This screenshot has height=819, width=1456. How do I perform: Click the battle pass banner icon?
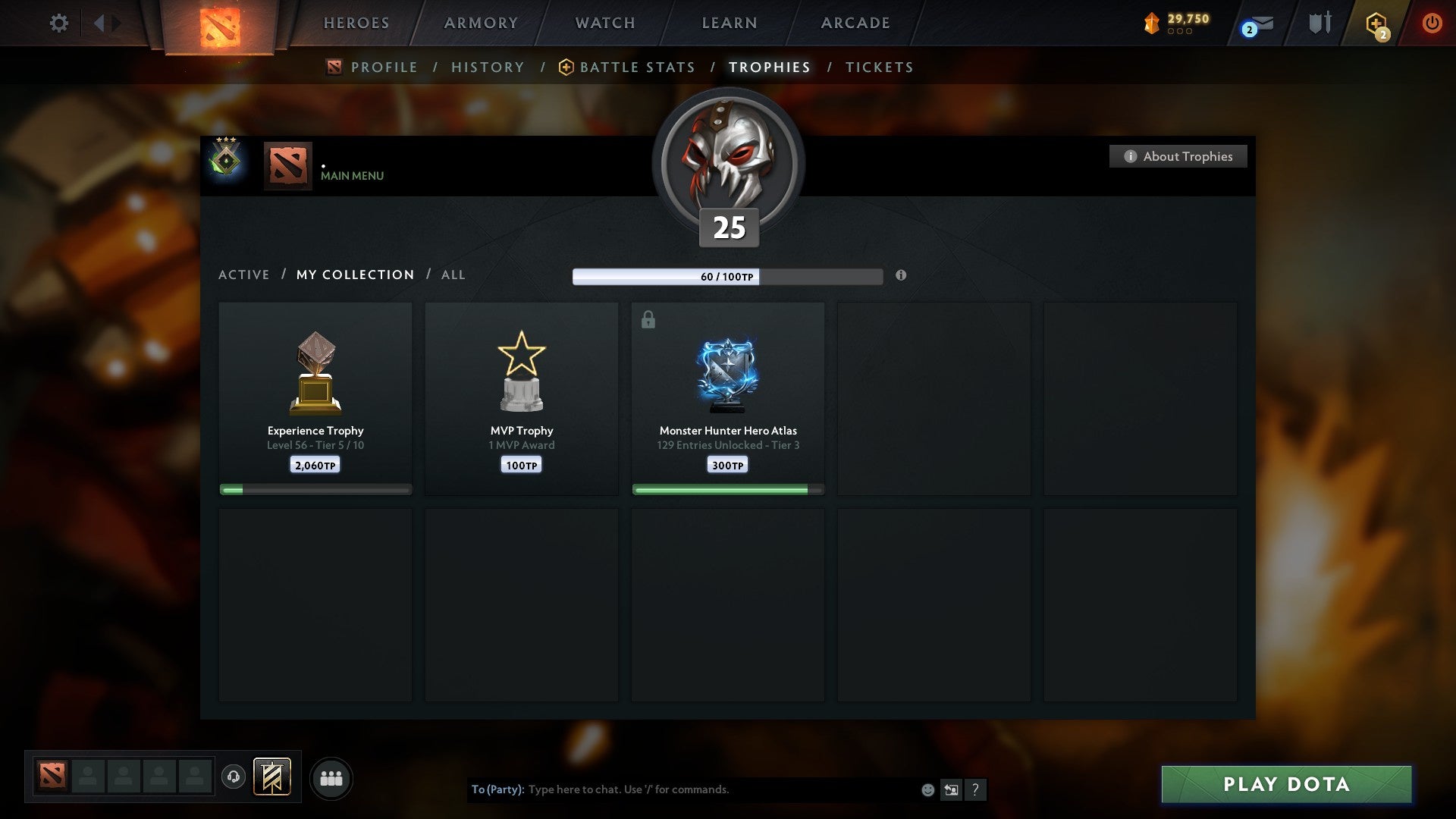point(272,777)
